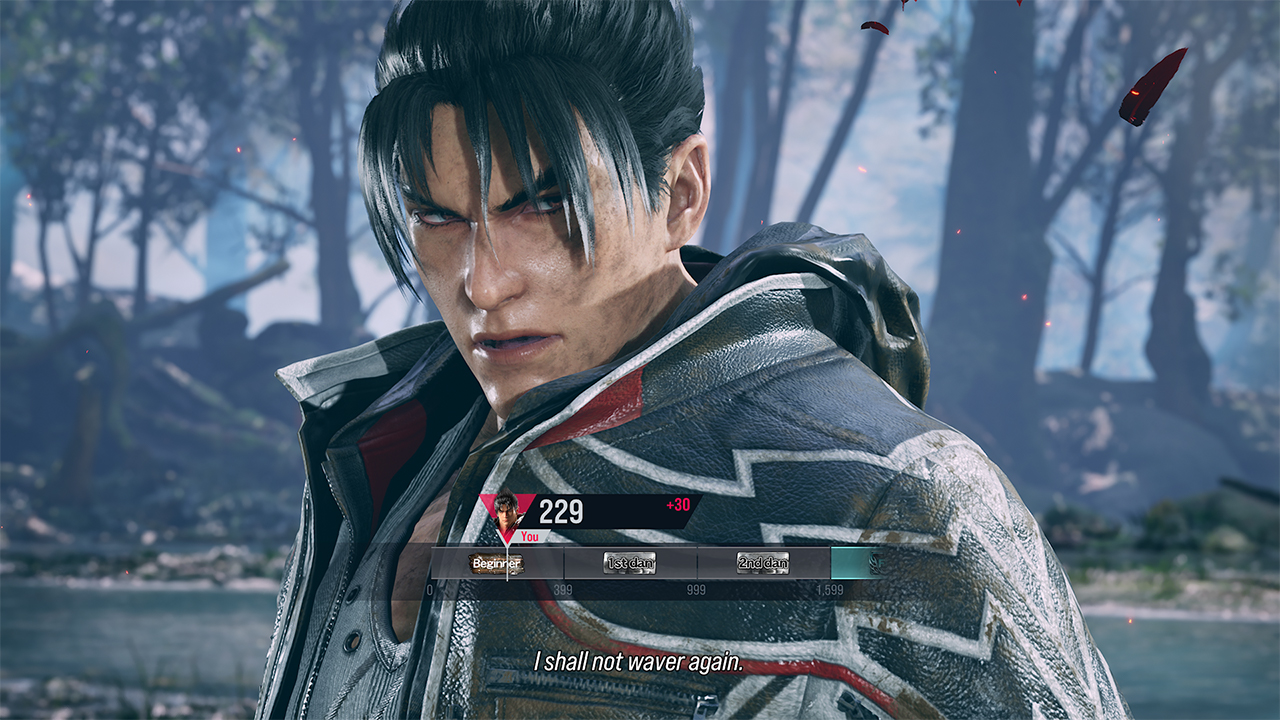This screenshot has height=720, width=1280.
Task: Click the player portrait marker labeled You
Action: click(507, 509)
